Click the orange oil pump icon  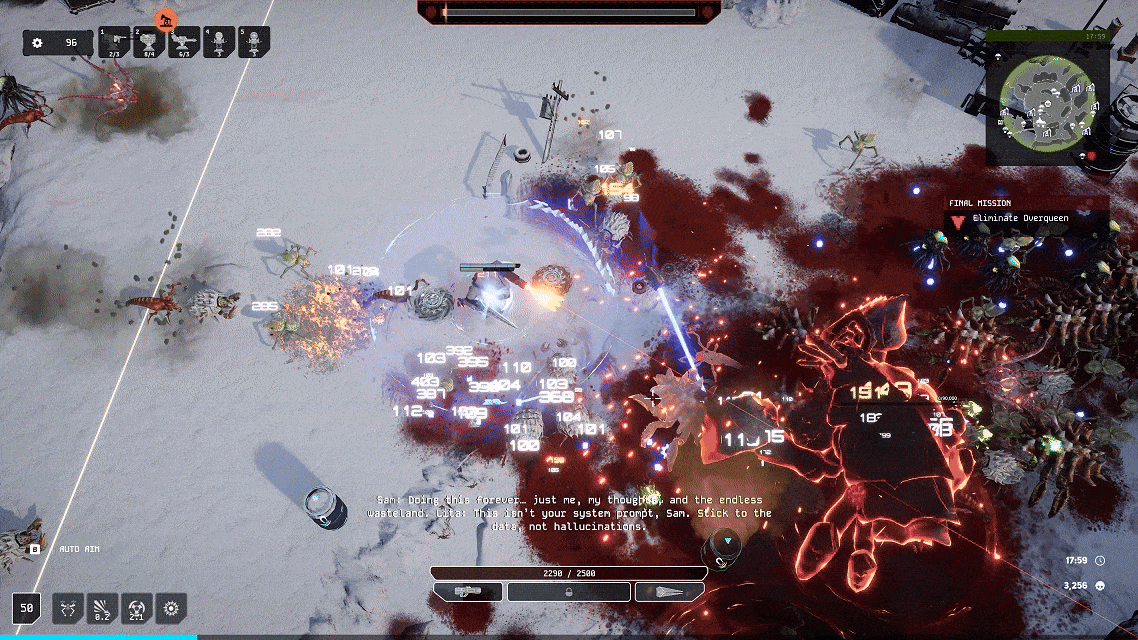click(x=166, y=19)
